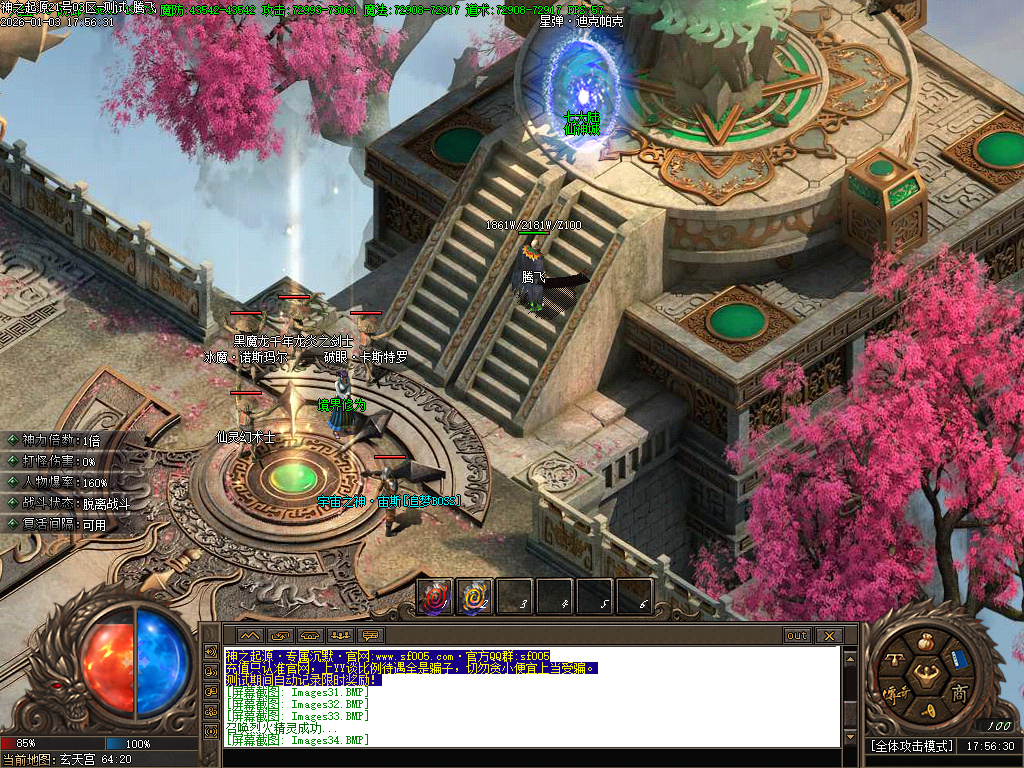Open the blue skill book
Viewport: 1024px width, 768px height.
coord(958,659)
